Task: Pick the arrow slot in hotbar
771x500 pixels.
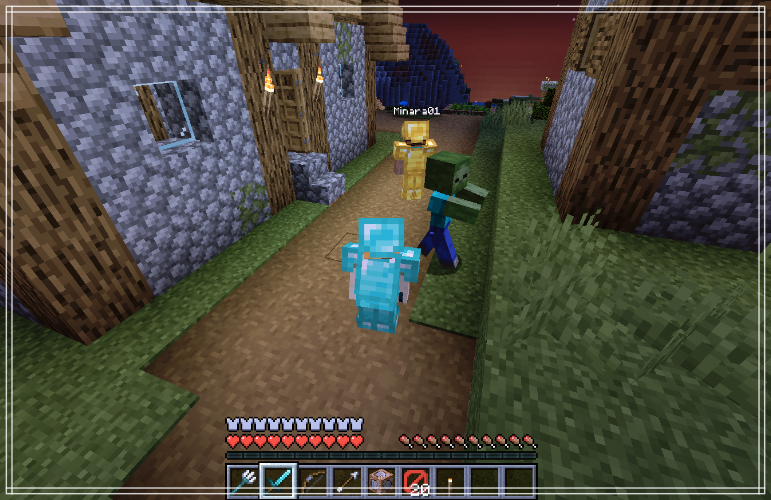Action: point(347,481)
